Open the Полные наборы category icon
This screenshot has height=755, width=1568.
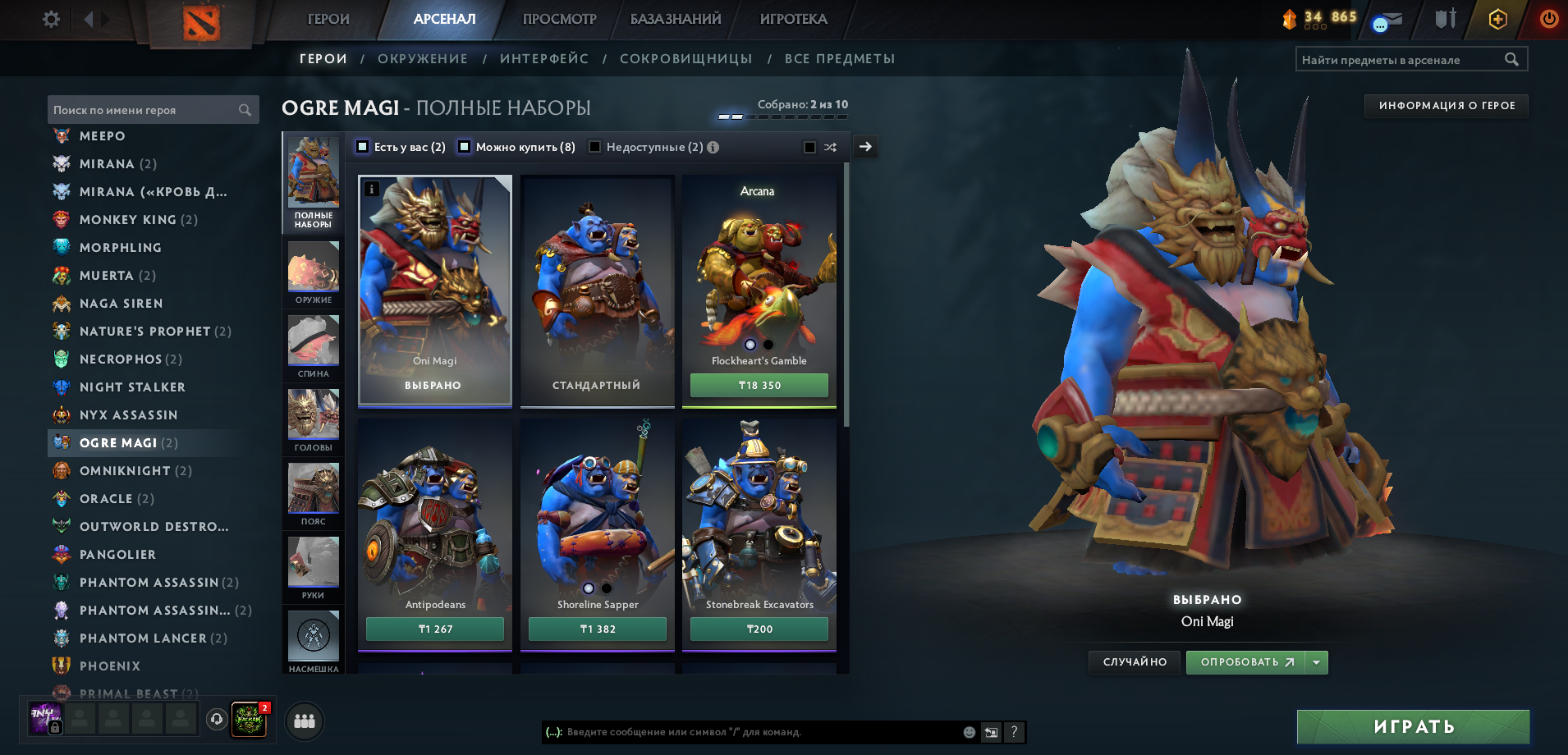[x=313, y=176]
